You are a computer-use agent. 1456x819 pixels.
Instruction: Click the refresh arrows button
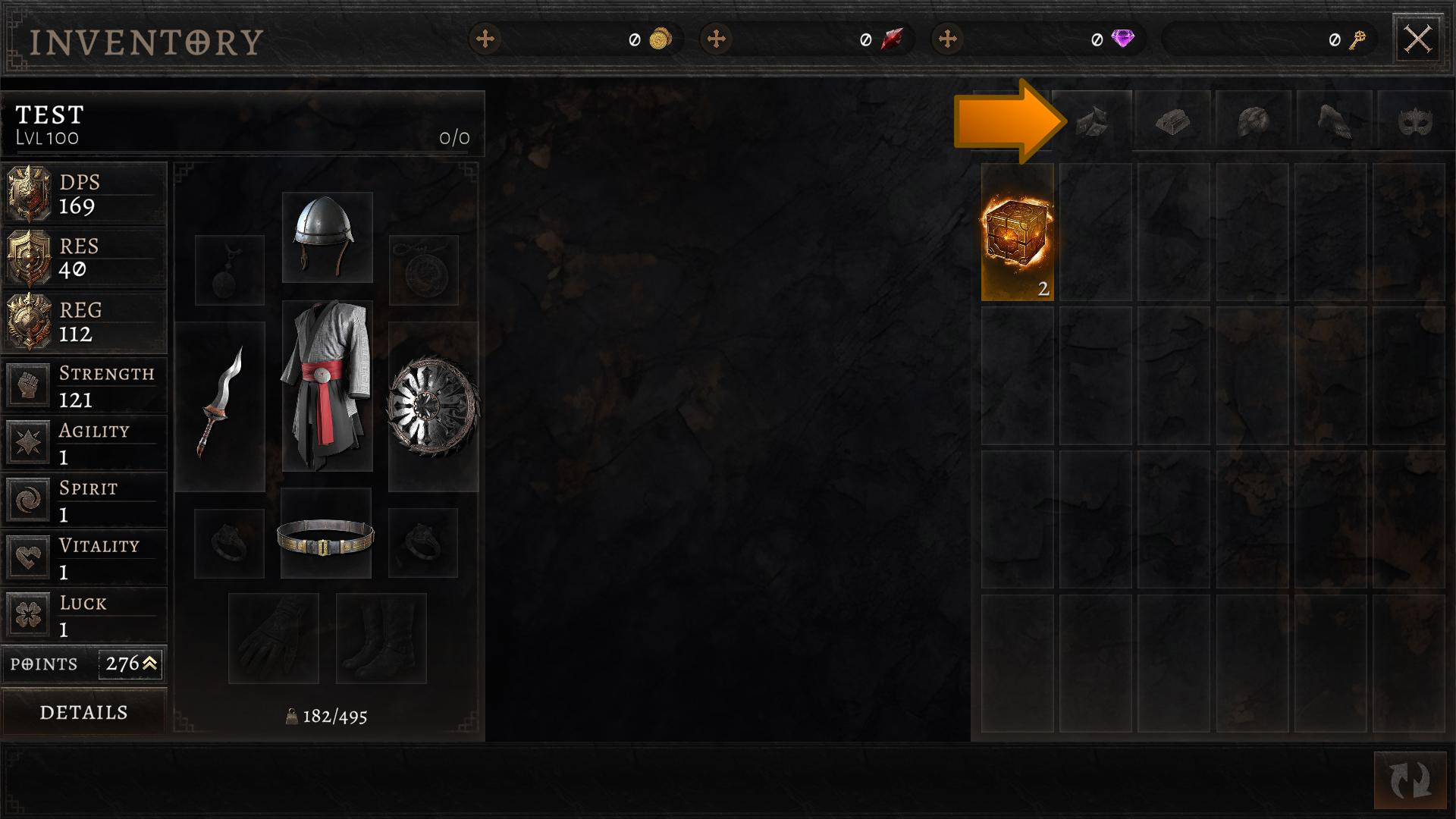[x=1410, y=780]
